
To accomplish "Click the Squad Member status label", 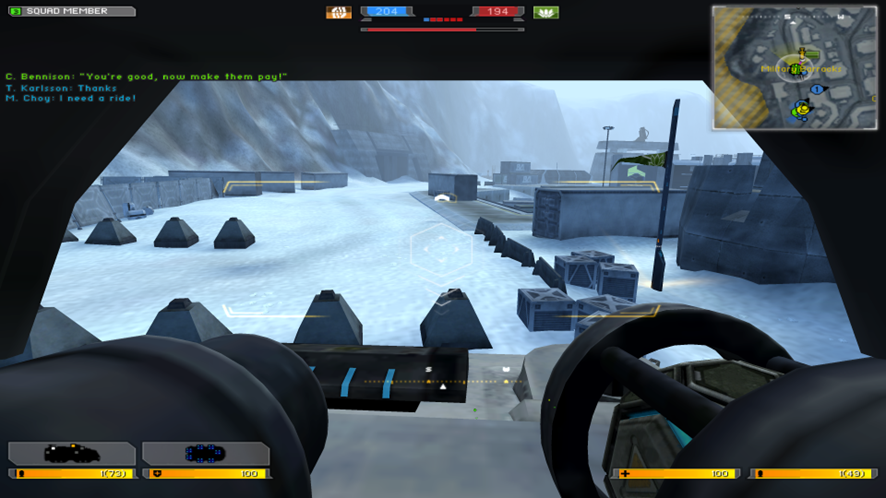I will coord(70,12).
